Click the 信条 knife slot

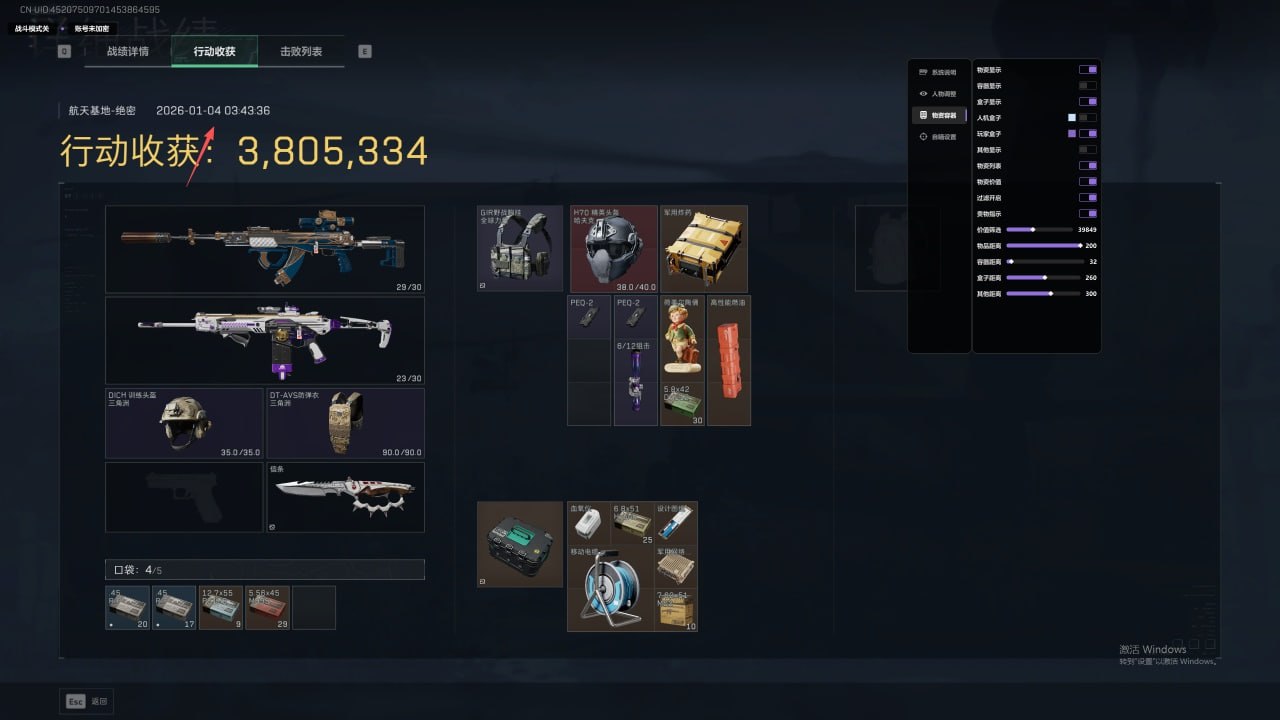click(345, 497)
